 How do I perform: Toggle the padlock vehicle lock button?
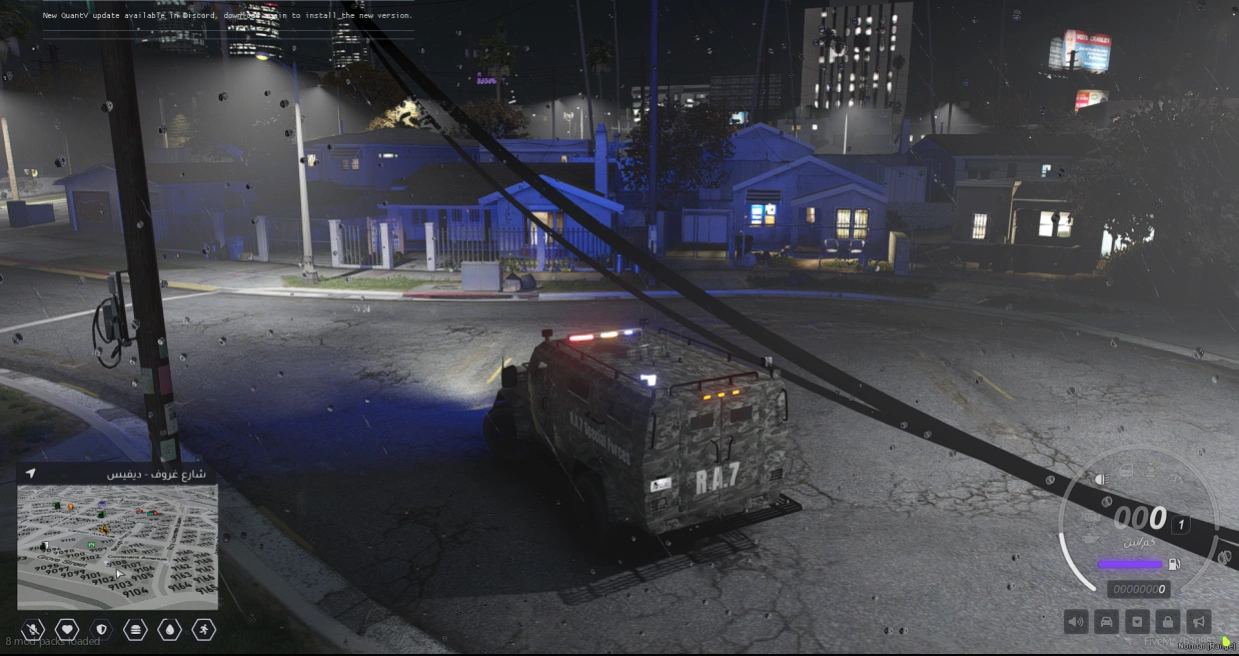click(1167, 622)
